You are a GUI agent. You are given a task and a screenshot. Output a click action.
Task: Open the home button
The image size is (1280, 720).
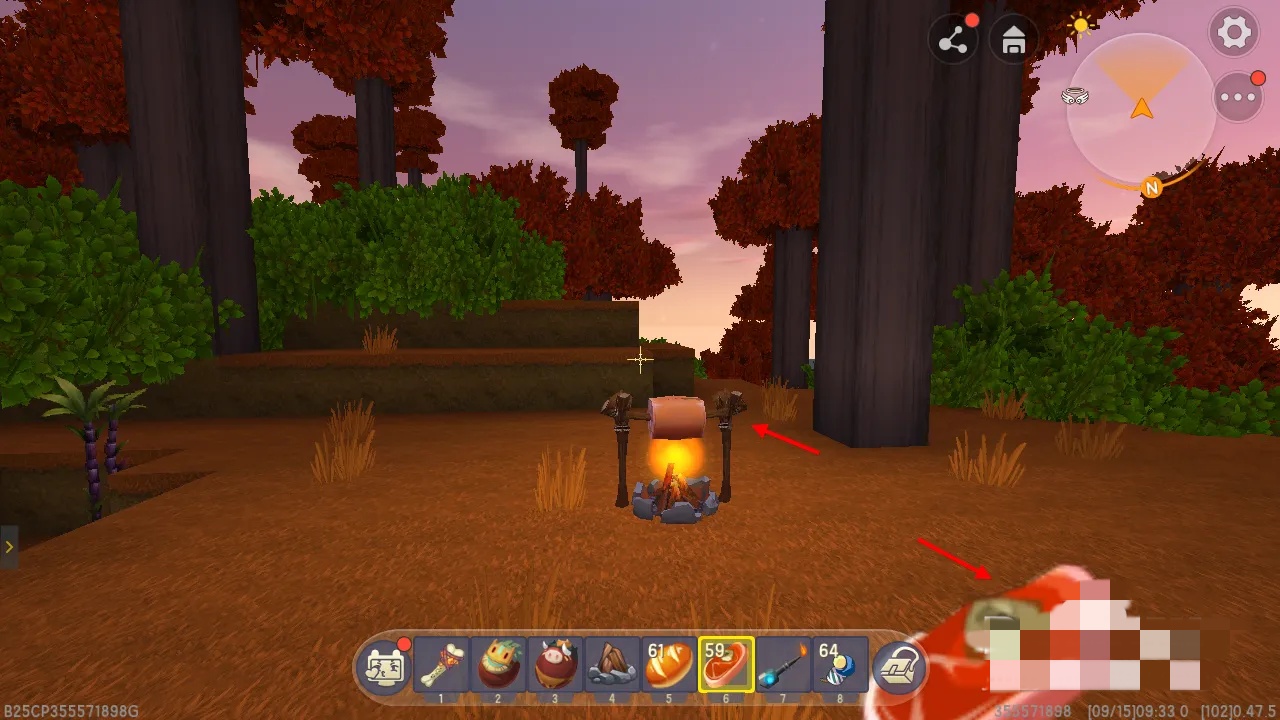1014,40
